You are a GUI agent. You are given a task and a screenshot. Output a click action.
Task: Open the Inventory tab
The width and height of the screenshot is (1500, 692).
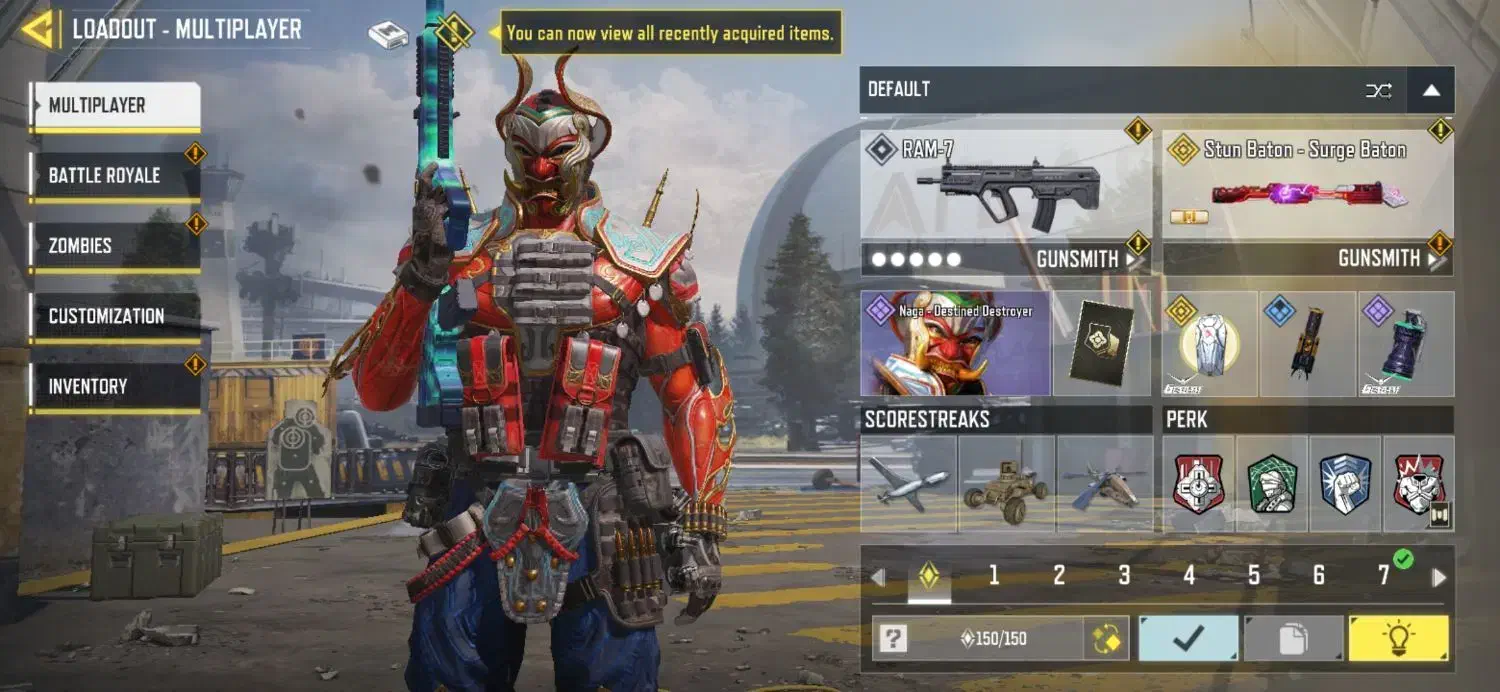point(114,386)
